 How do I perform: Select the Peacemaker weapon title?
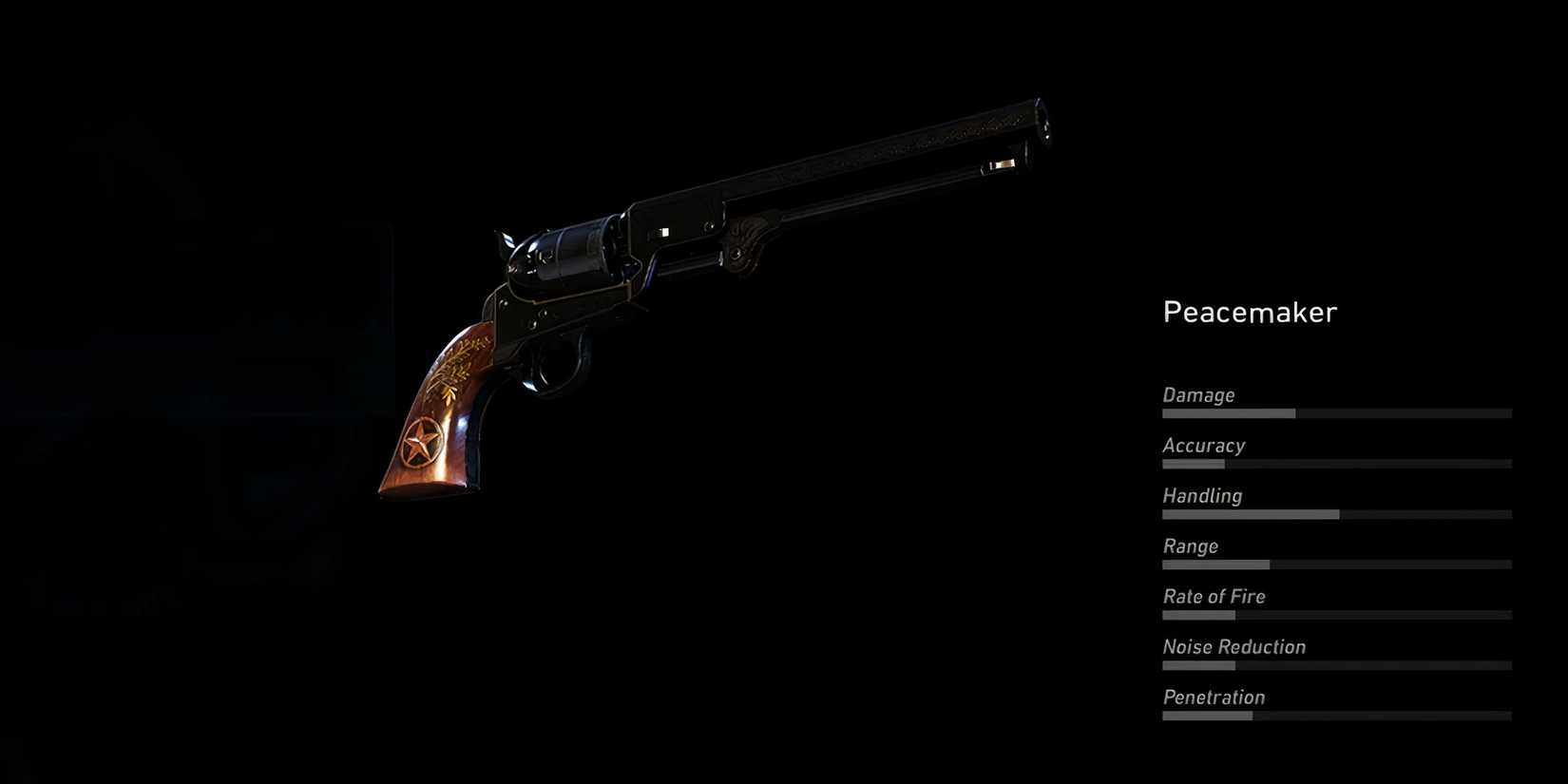pos(1249,312)
